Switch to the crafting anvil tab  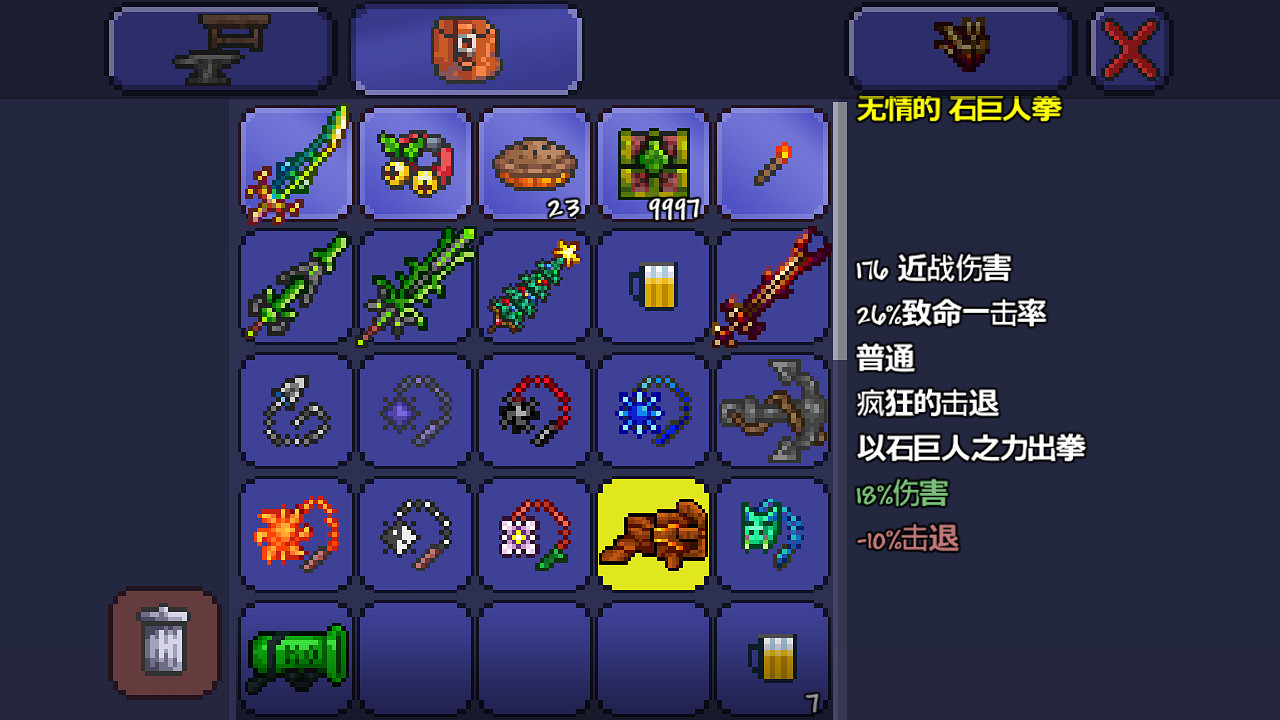[x=220, y=47]
